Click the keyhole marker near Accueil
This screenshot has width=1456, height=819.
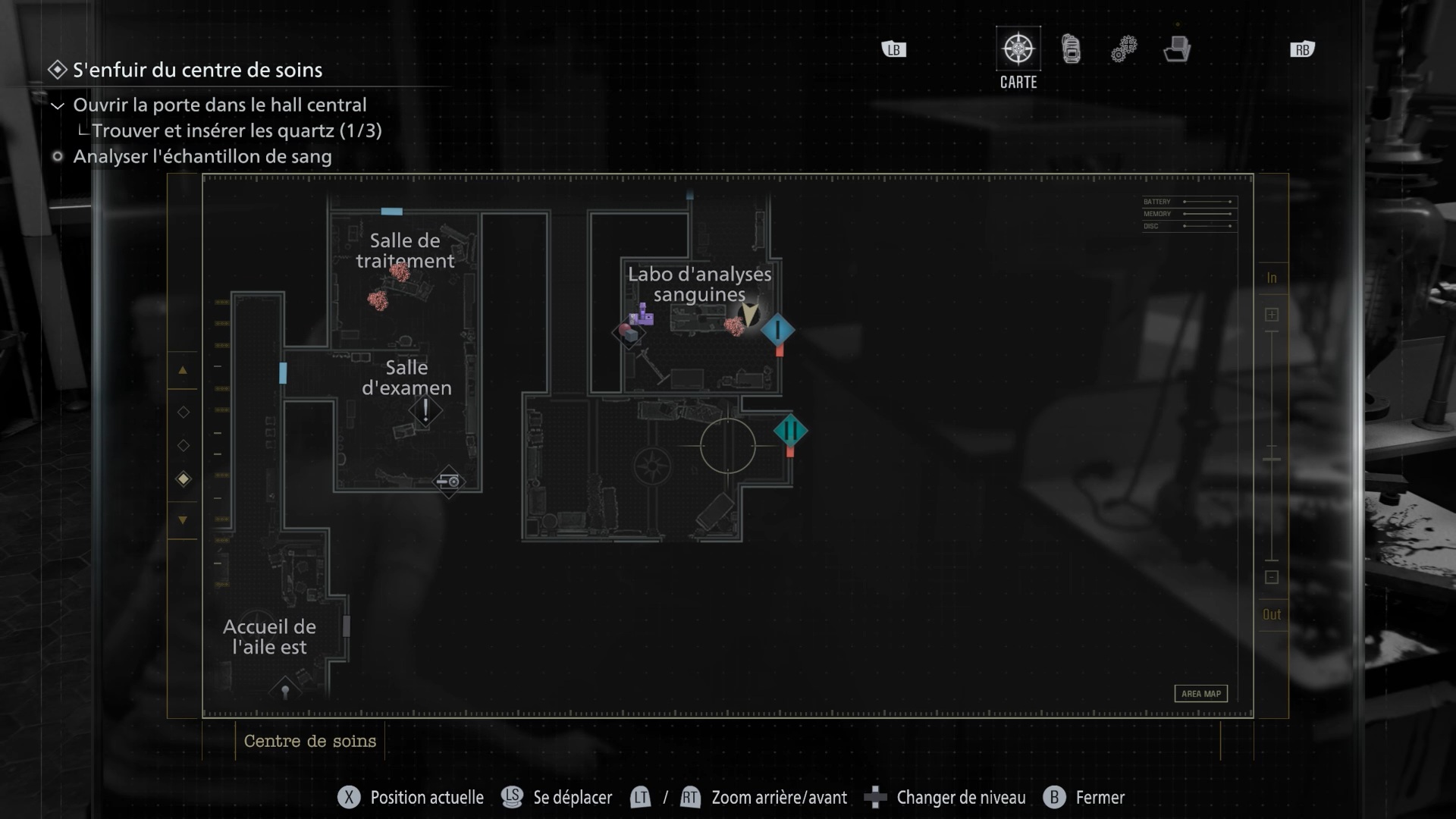(x=285, y=691)
